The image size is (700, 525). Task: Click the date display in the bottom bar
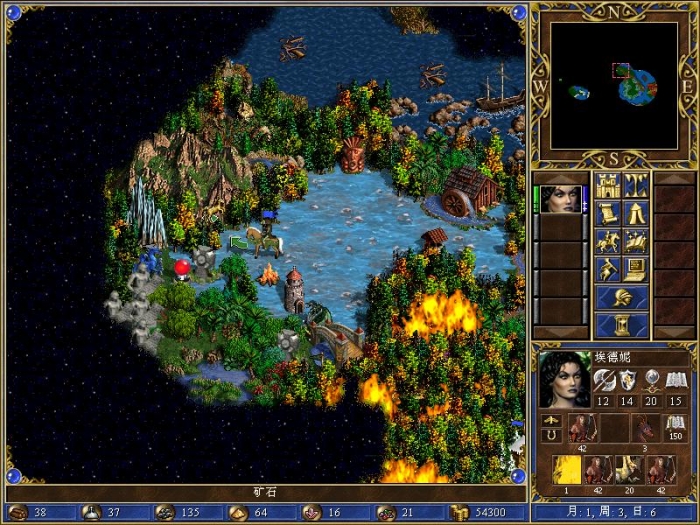coord(614,512)
